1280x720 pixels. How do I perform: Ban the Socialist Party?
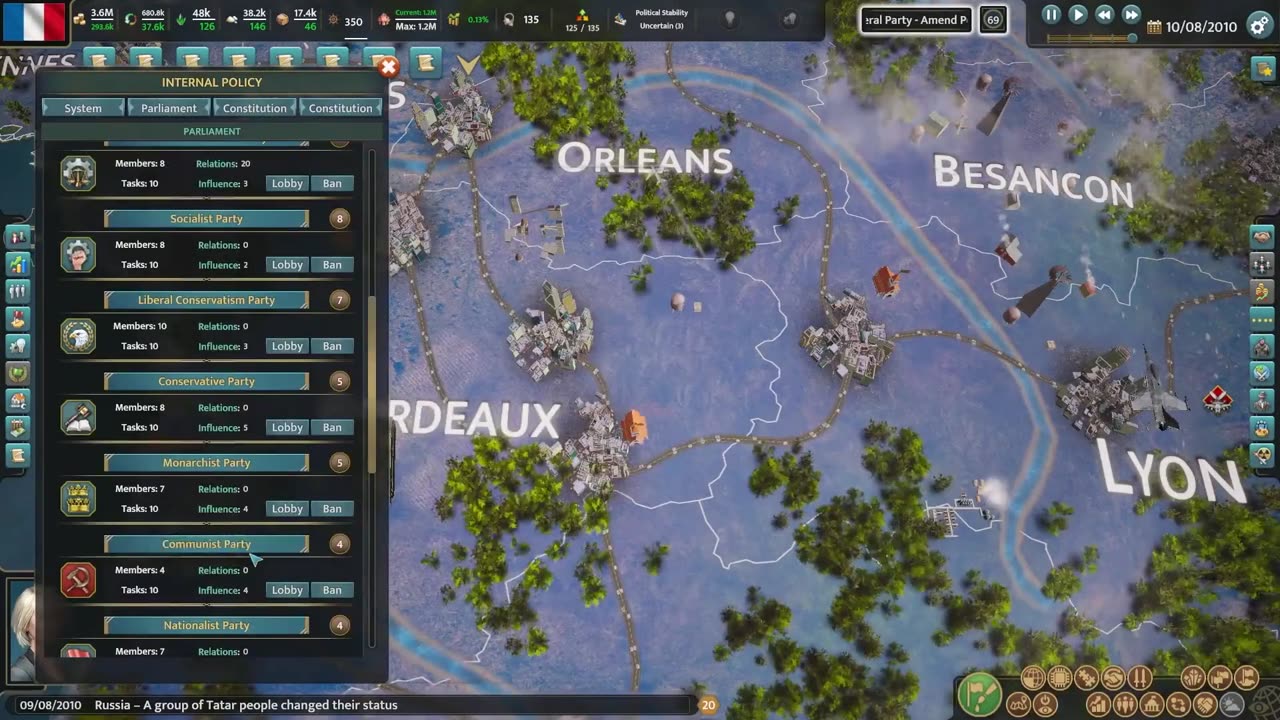click(x=332, y=265)
